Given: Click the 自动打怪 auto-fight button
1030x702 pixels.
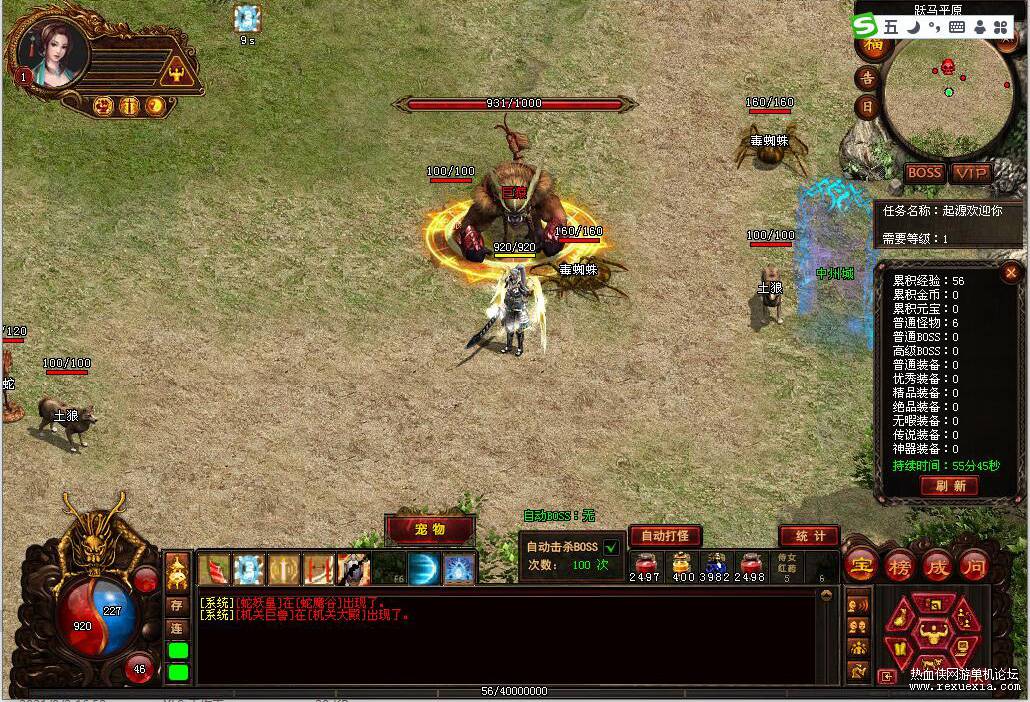Looking at the screenshot, I should coord(665,536).
